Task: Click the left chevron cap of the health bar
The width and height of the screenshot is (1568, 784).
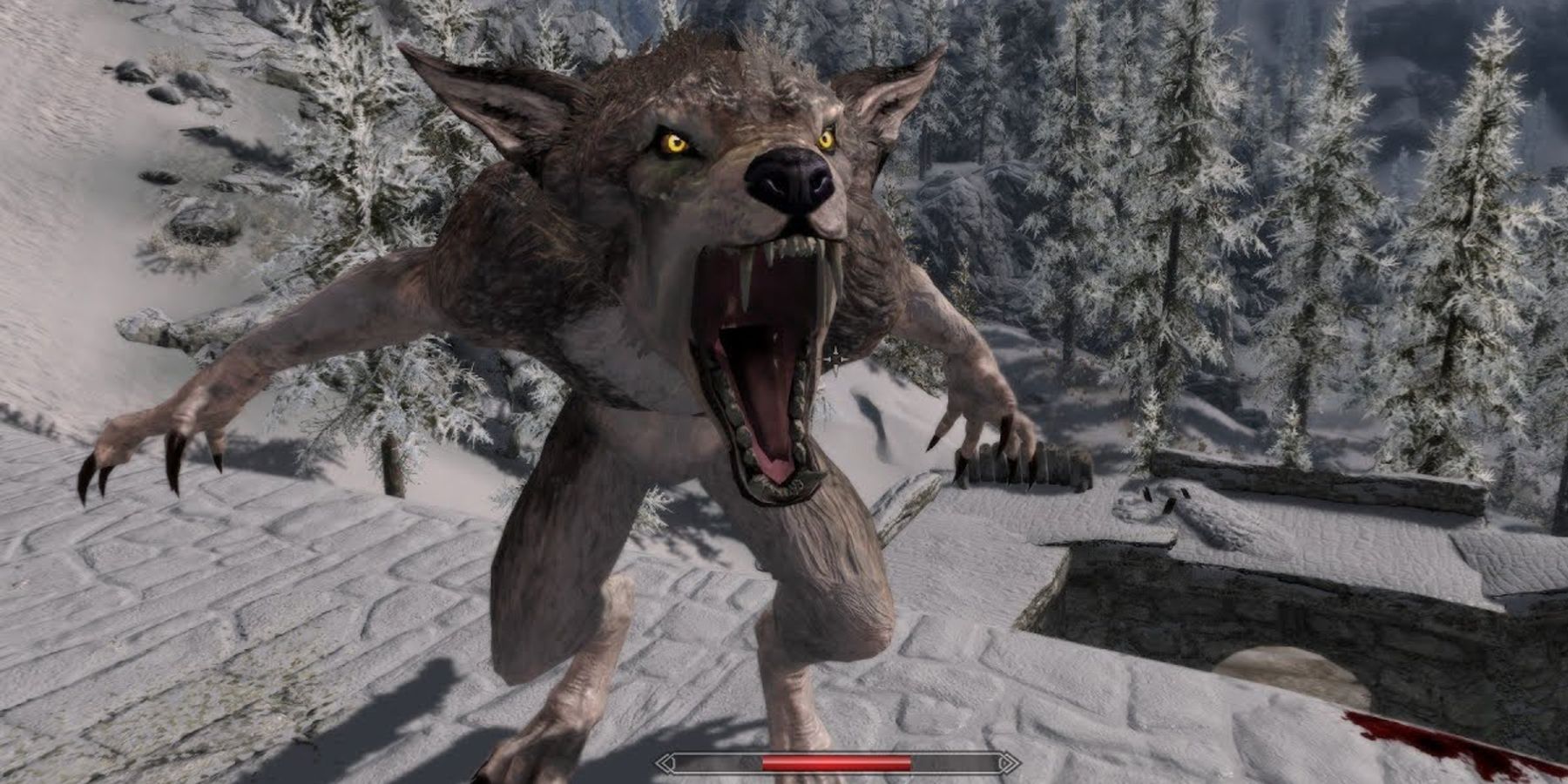Action: (664, 760)
